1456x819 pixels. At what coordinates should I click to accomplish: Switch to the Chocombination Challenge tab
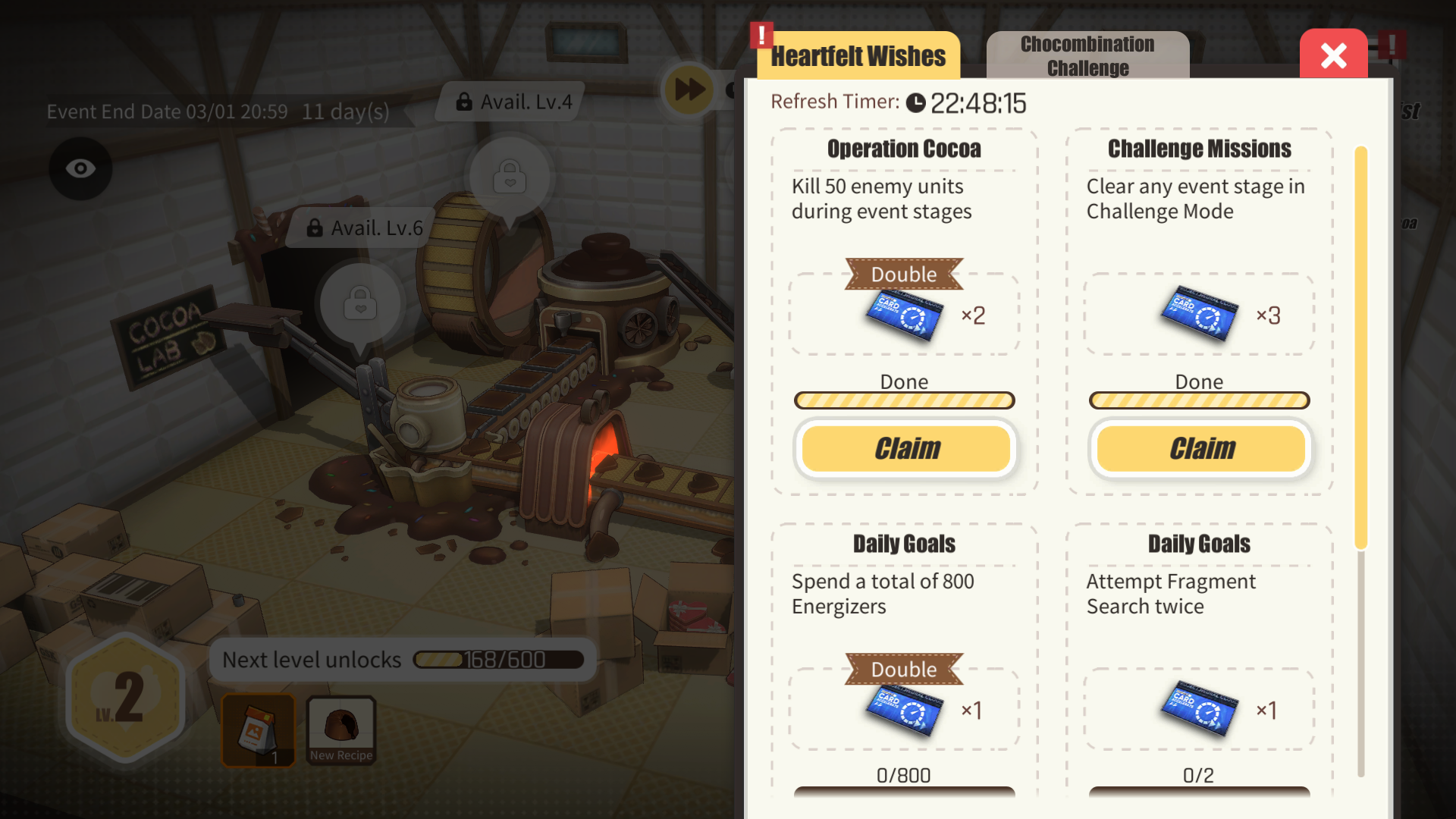tap(1087, 55)
